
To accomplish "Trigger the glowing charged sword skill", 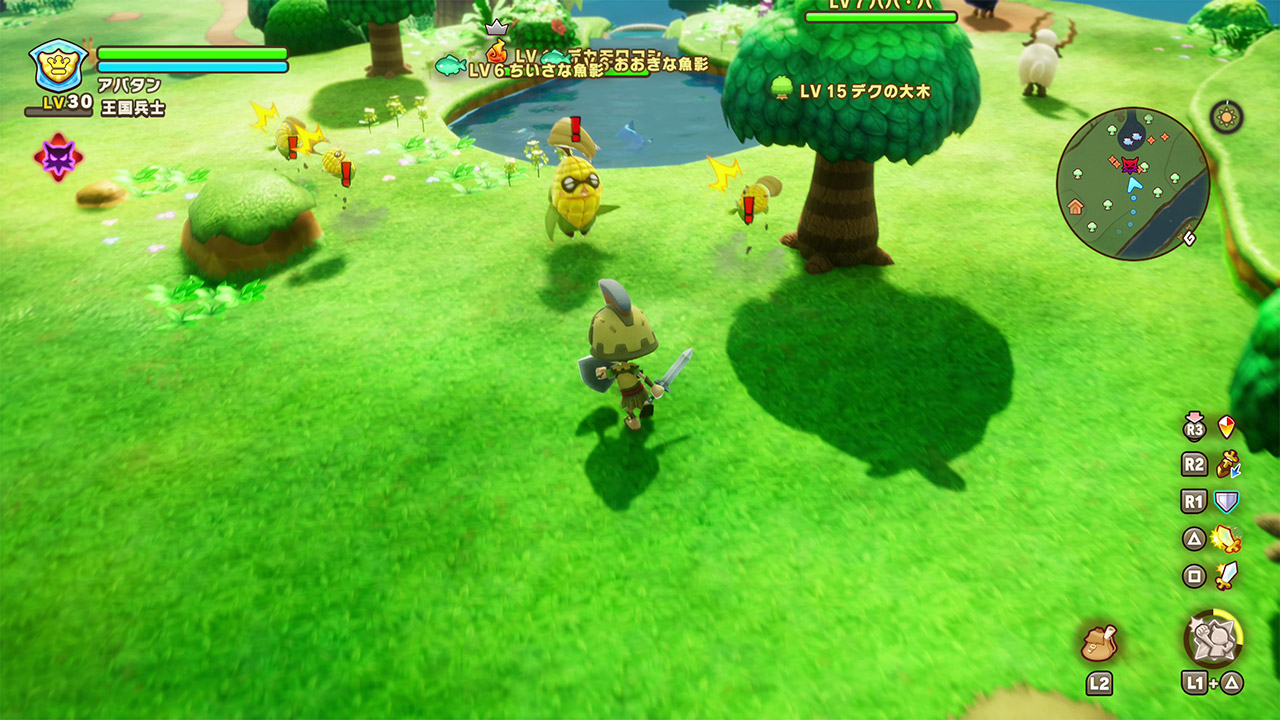I will [1227, 539].
